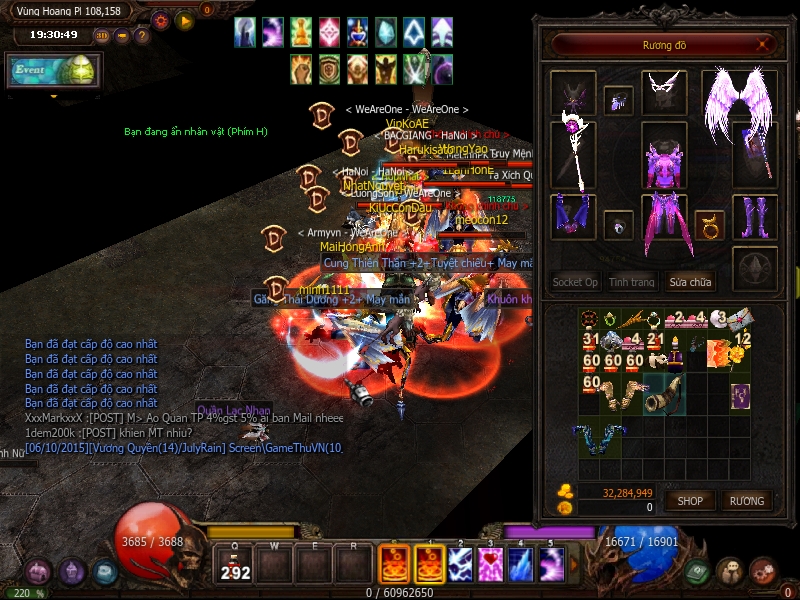Close the Rương đồ inventory window

point(764,44)
